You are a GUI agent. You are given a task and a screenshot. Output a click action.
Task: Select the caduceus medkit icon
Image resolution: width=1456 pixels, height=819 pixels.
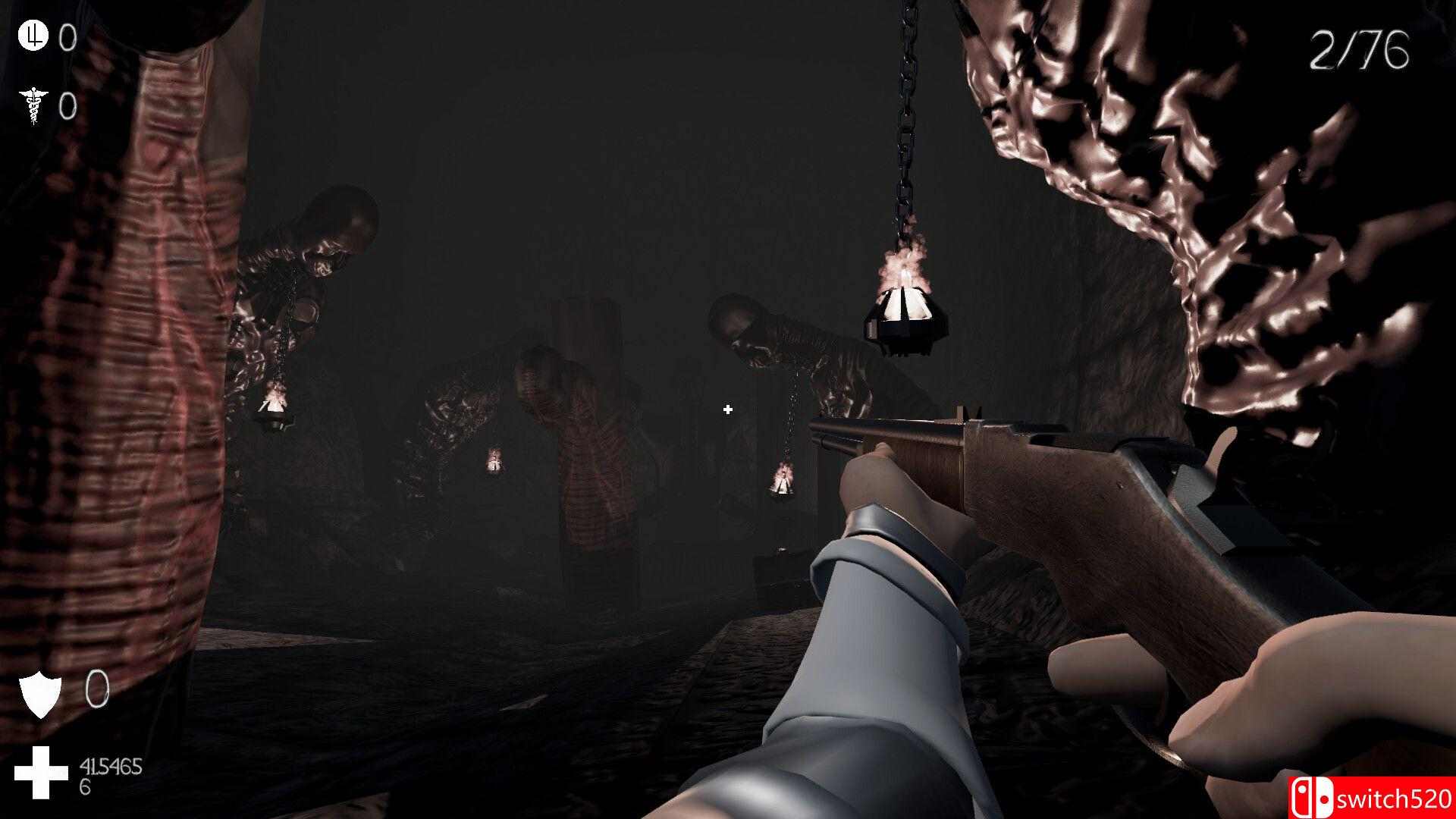33,105
